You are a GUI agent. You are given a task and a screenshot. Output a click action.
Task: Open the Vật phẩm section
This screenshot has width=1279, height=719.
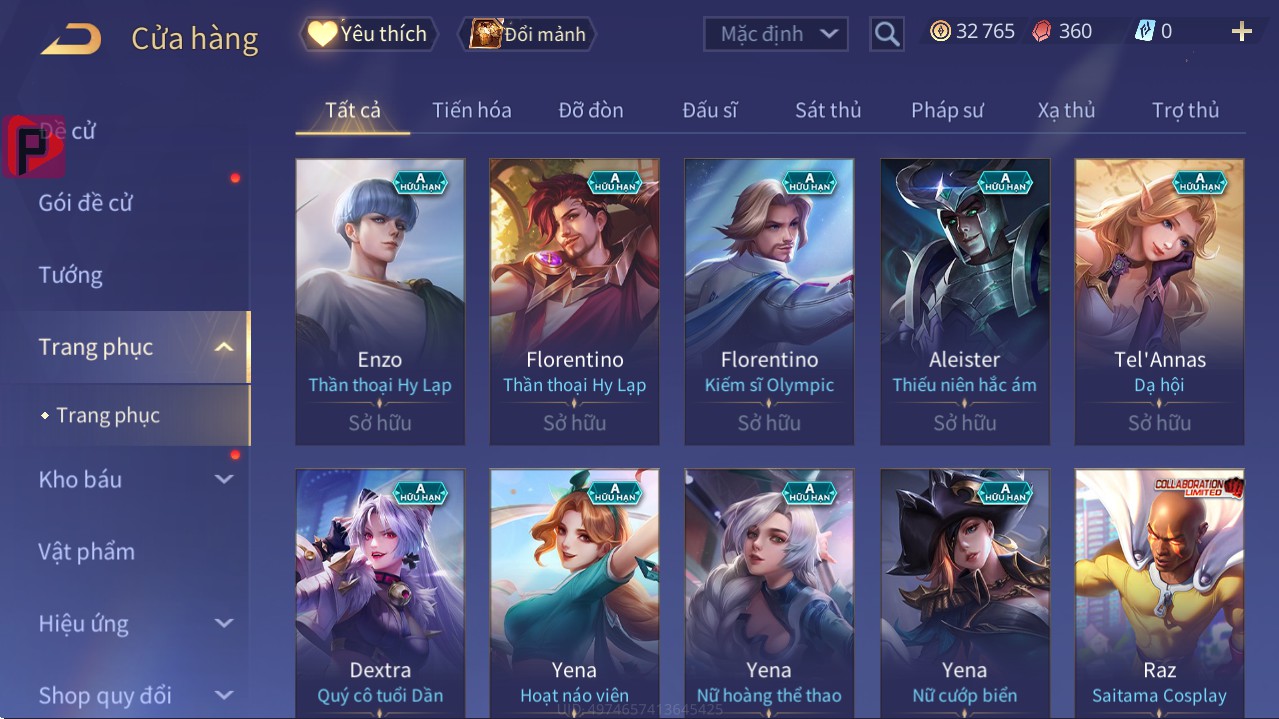[x=87, y=551]
